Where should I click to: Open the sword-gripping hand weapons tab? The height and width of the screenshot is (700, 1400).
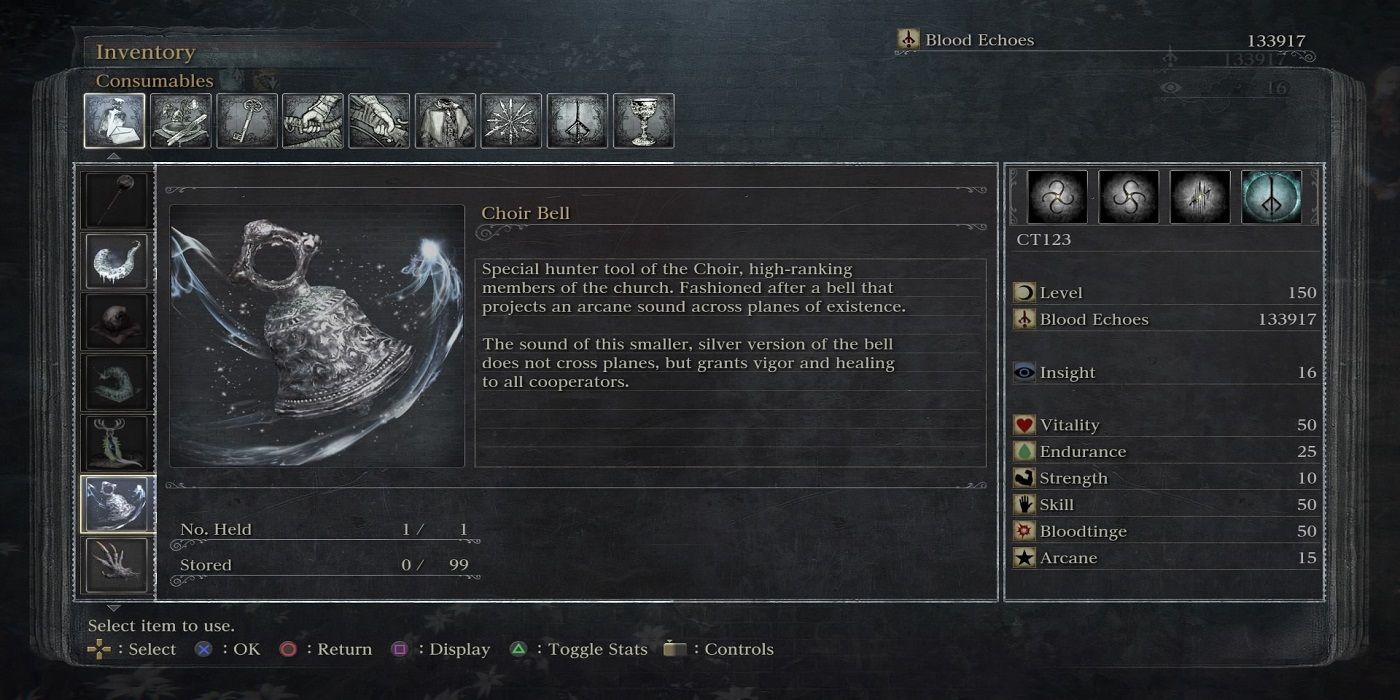coord(312,121)
